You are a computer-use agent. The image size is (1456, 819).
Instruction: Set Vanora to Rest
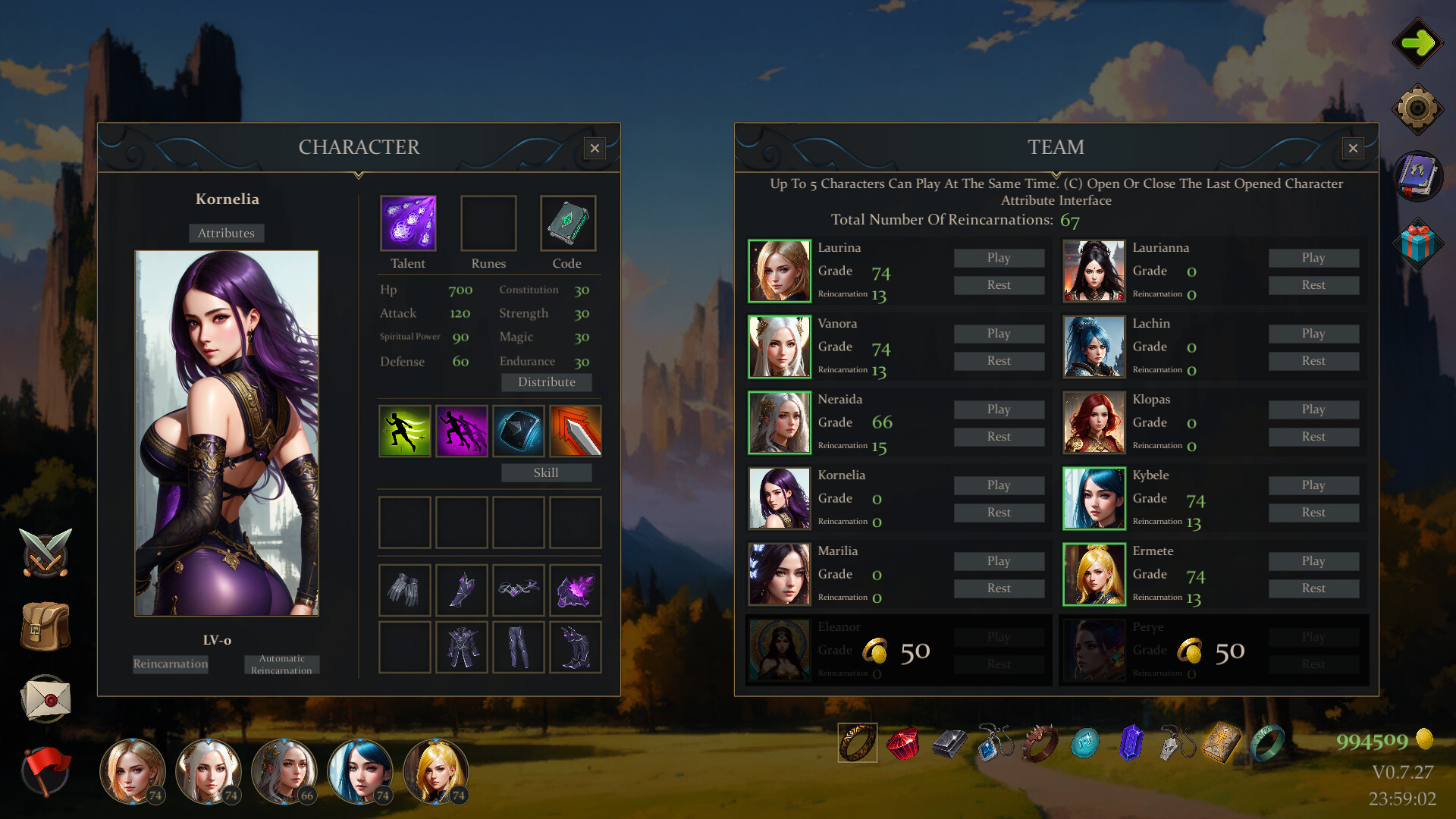(999, 360)
